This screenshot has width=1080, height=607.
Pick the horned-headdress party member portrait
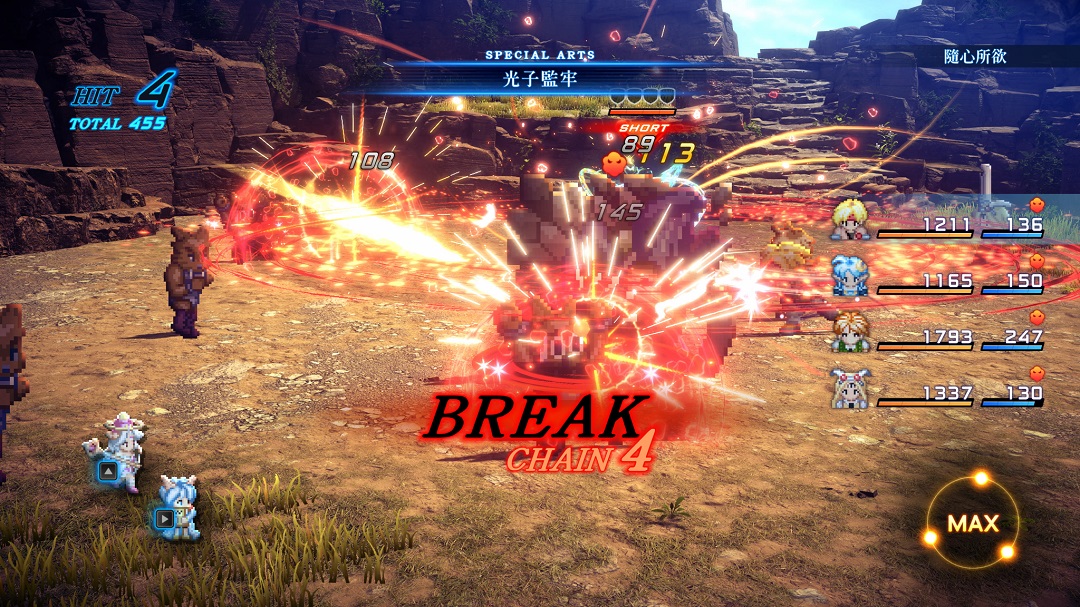tap(848, 388)
